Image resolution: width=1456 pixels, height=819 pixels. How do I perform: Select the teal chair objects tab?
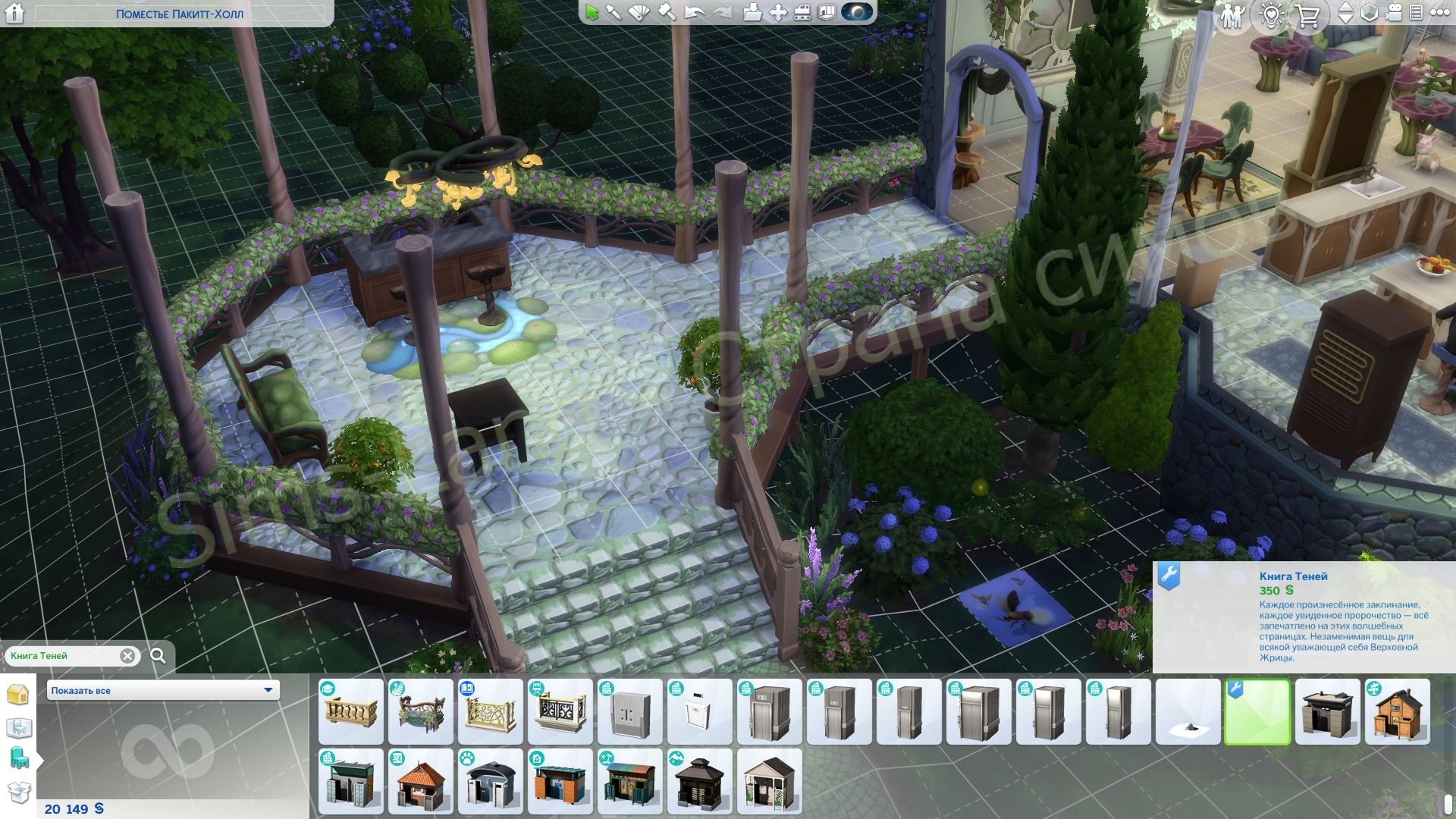click(x=18, y=758)
